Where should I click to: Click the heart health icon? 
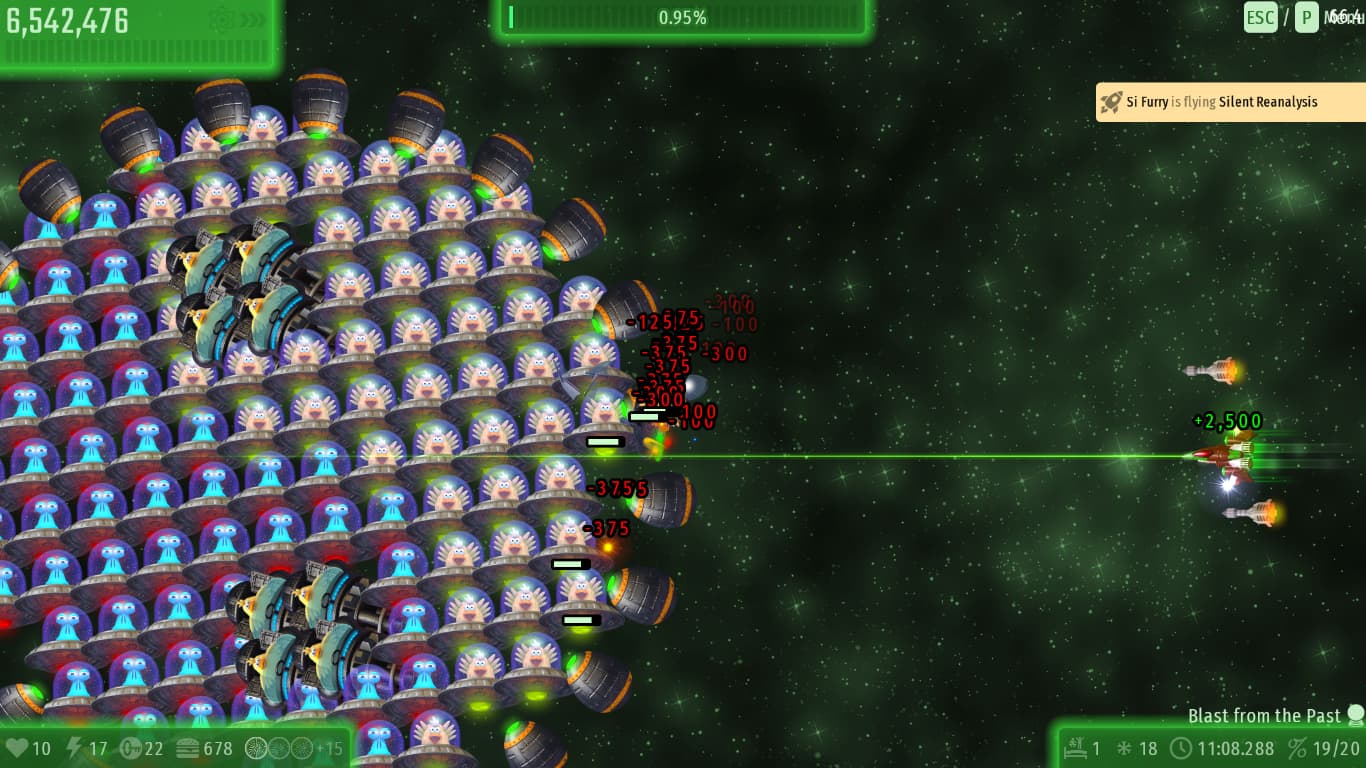tap(17, 747)
